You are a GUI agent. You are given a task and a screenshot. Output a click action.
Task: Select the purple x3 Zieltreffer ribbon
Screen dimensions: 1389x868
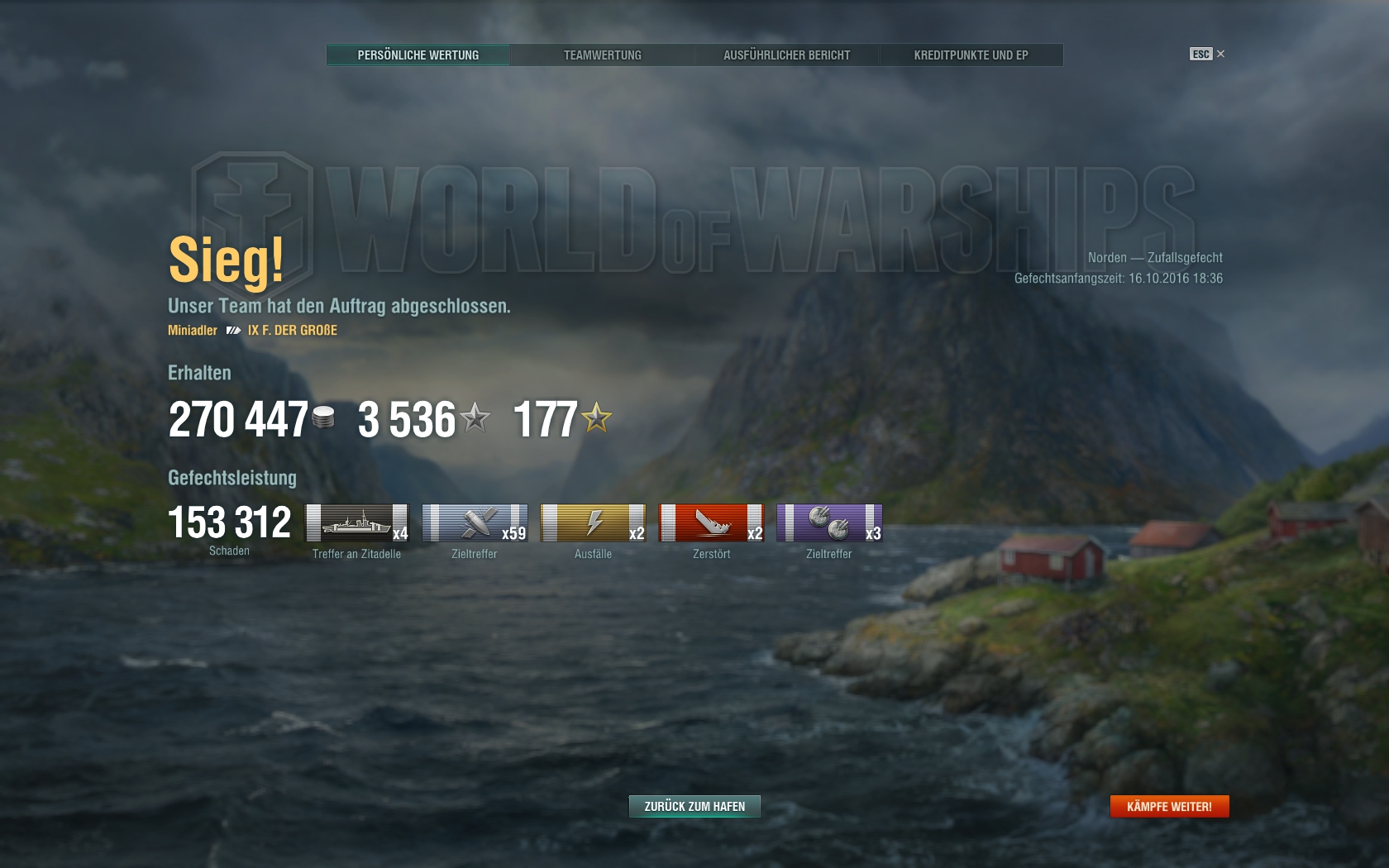(x=829, y=523)
